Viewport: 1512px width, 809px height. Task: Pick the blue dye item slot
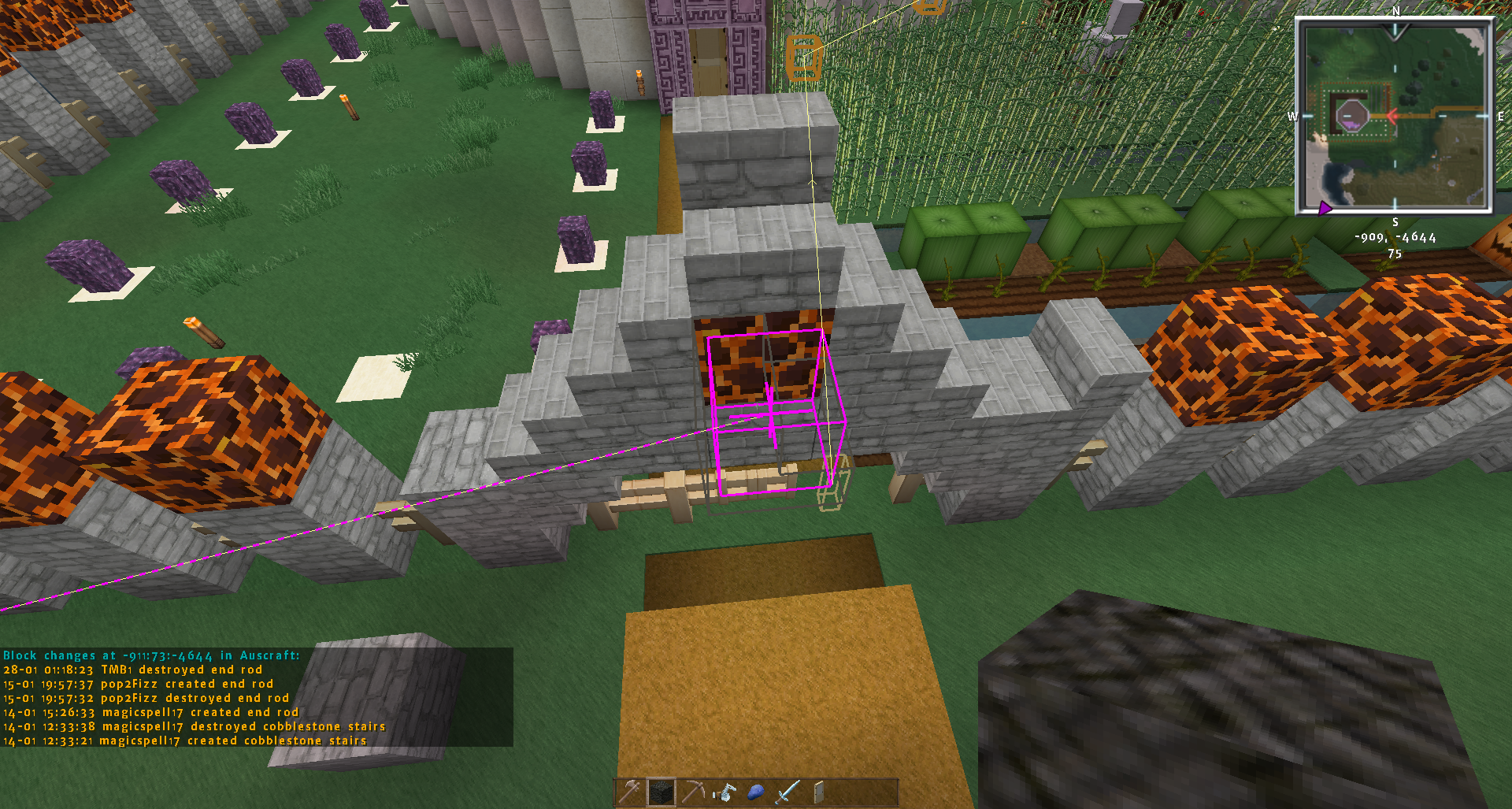coord(756,792)
